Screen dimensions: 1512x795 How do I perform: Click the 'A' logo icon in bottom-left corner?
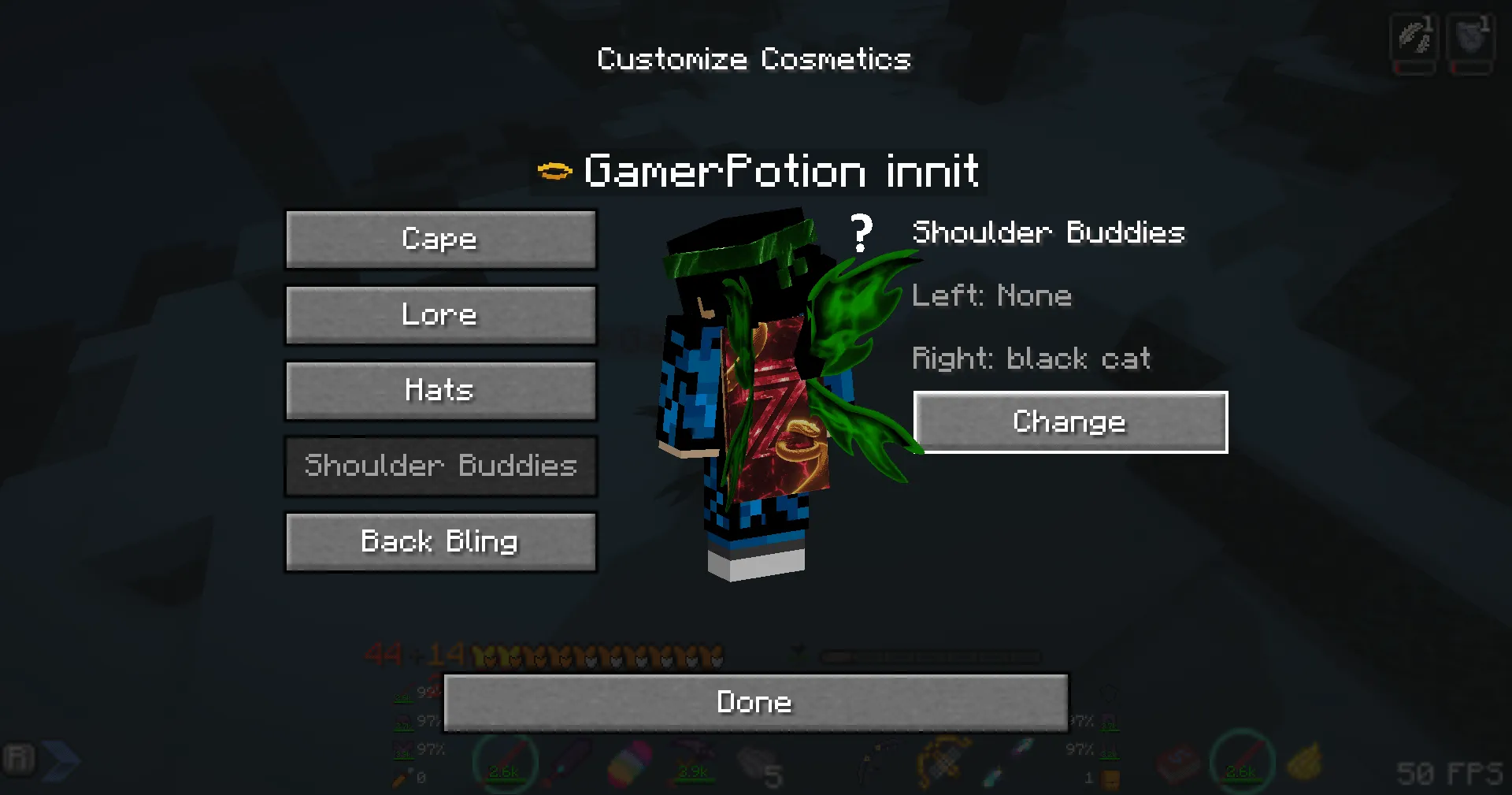click(x=20, y=759)
